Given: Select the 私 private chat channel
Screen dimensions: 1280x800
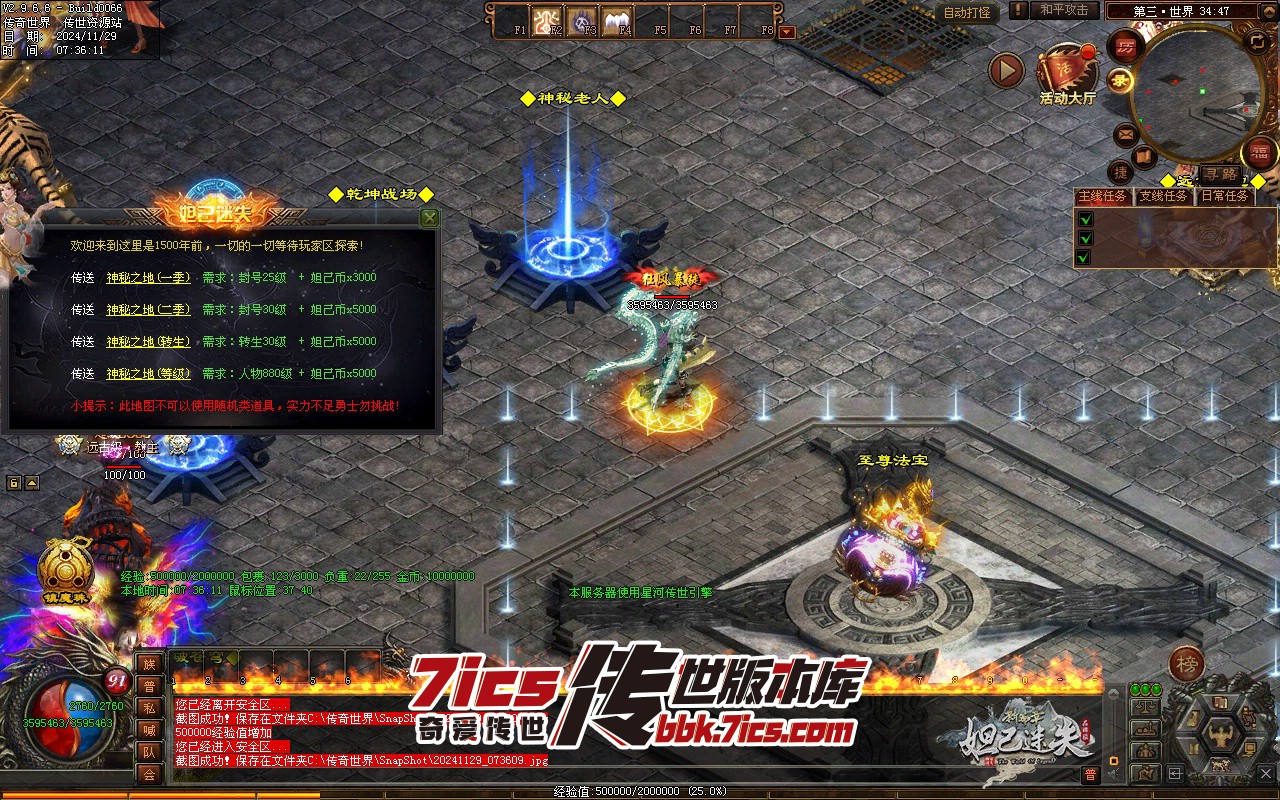Looking at the screenshot, I should pyautogui.click(x=149, y=708).
